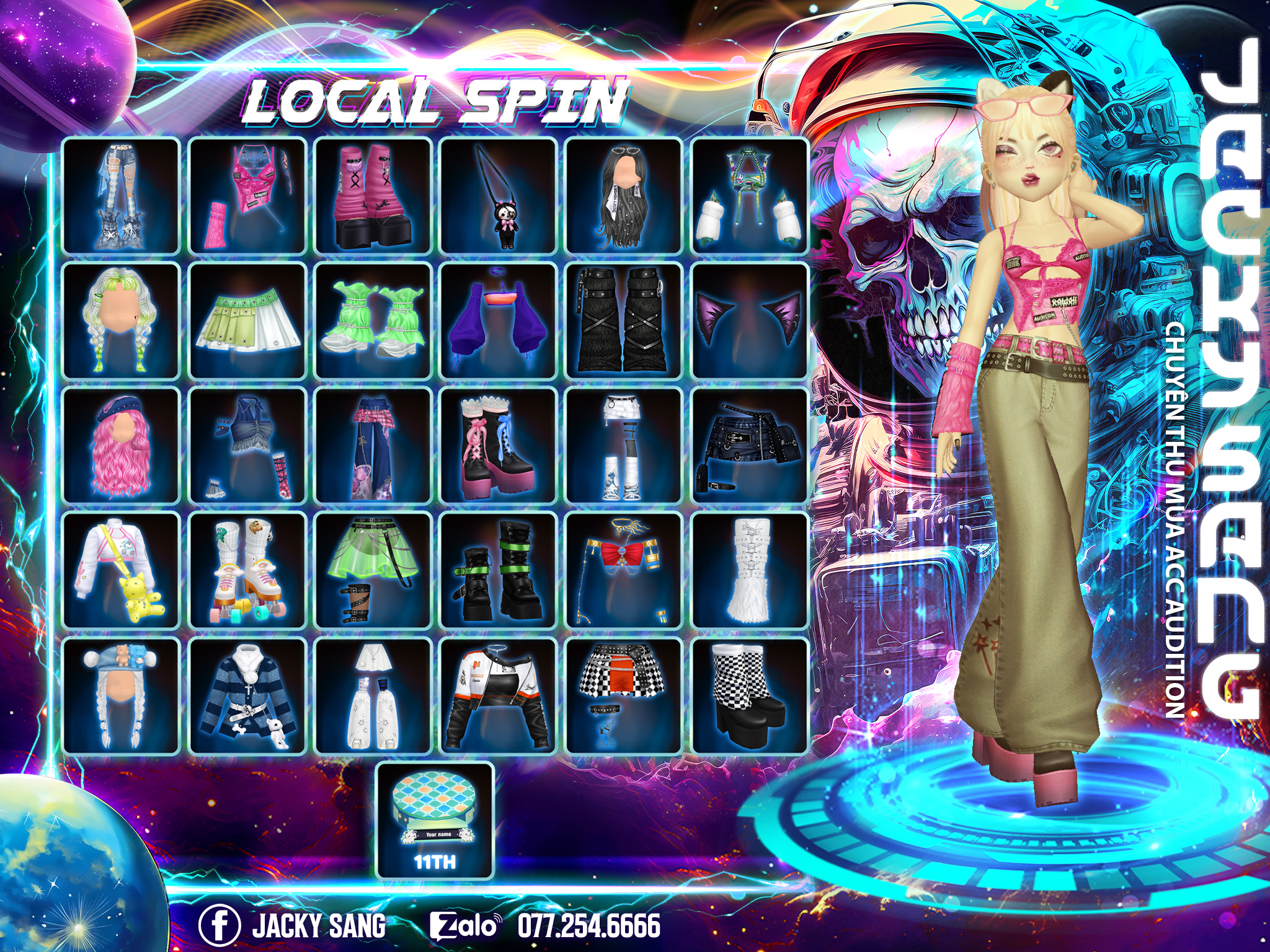Select the long black hair tile
The image size is (1270, 952).
tap(624, 196)
